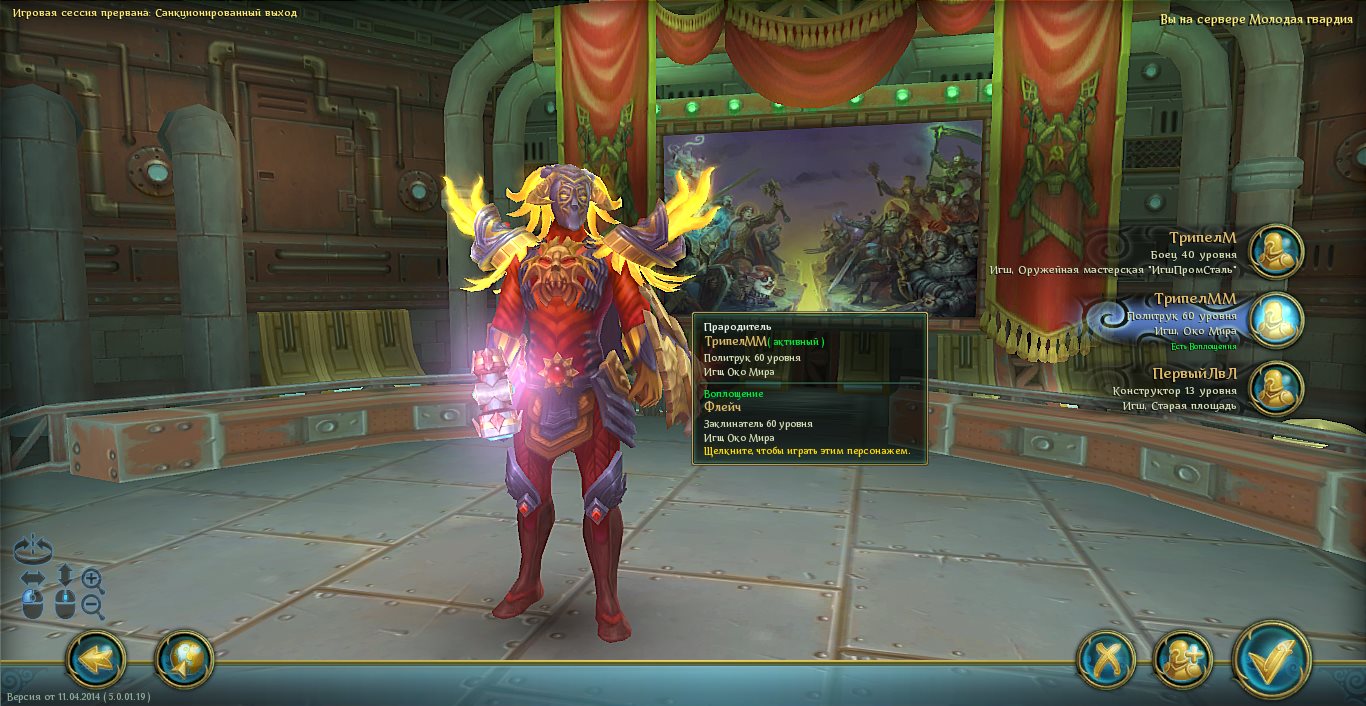1366x706 pixels.
Task: Open server selection via the globe button
Action: [185, 660]
